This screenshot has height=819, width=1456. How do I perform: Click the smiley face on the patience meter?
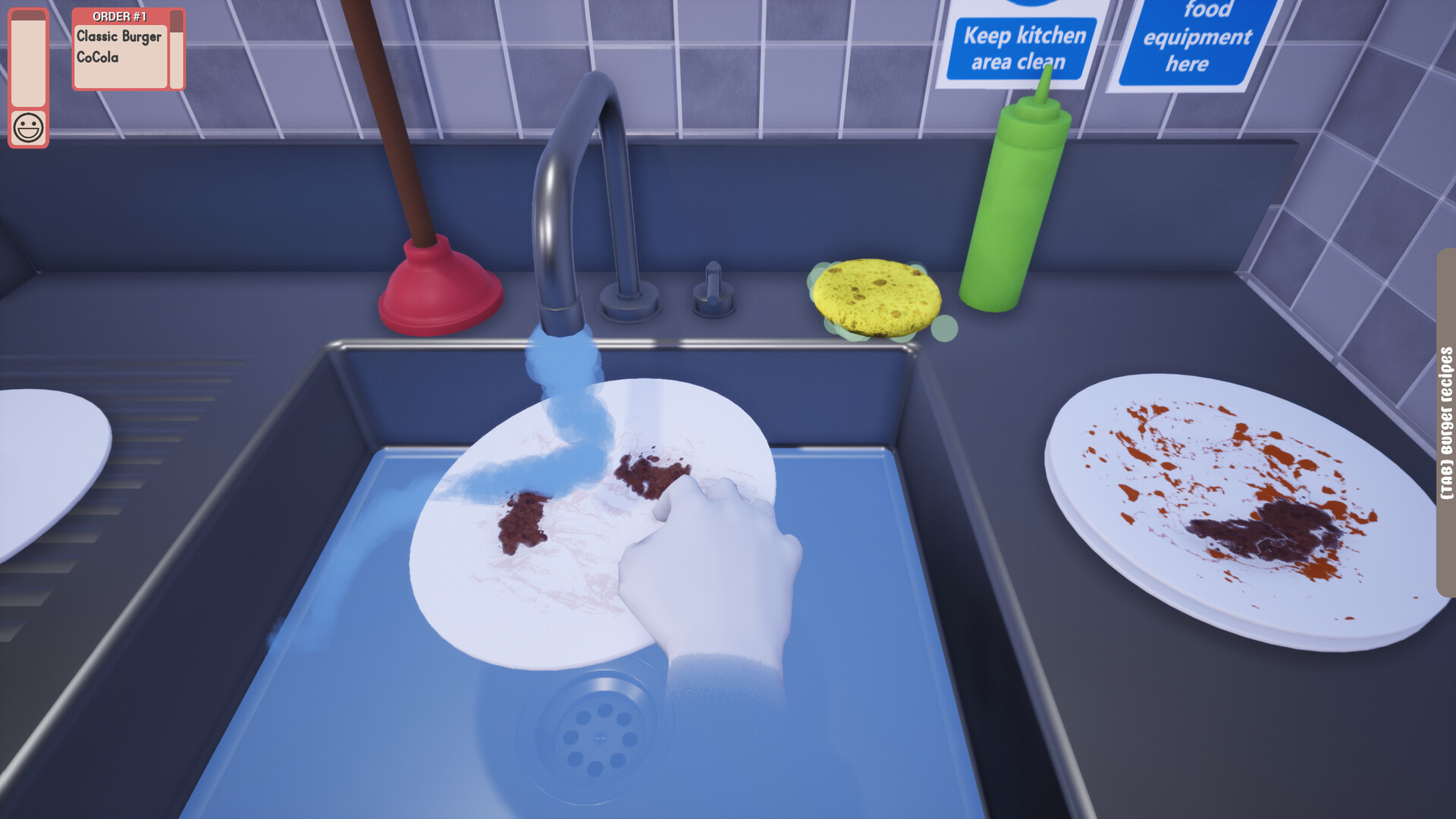pyautogui.click(x=28, y=126)
